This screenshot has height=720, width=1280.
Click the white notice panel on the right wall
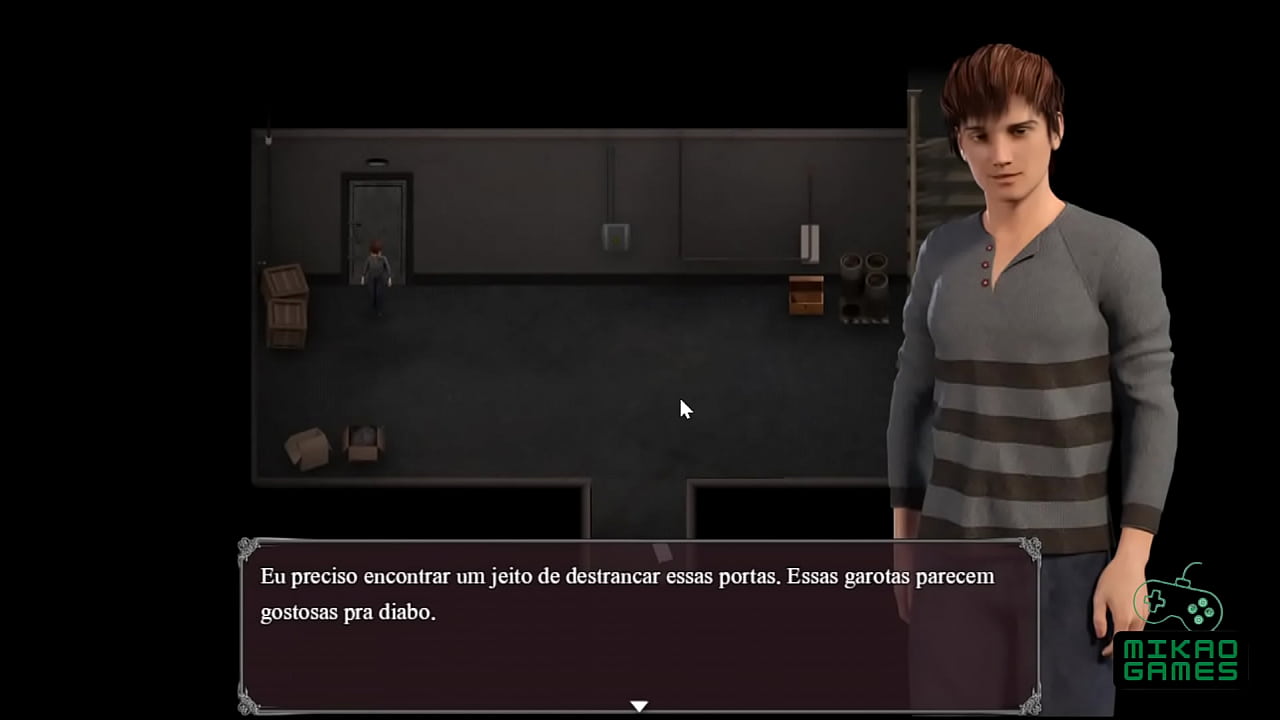811,243
